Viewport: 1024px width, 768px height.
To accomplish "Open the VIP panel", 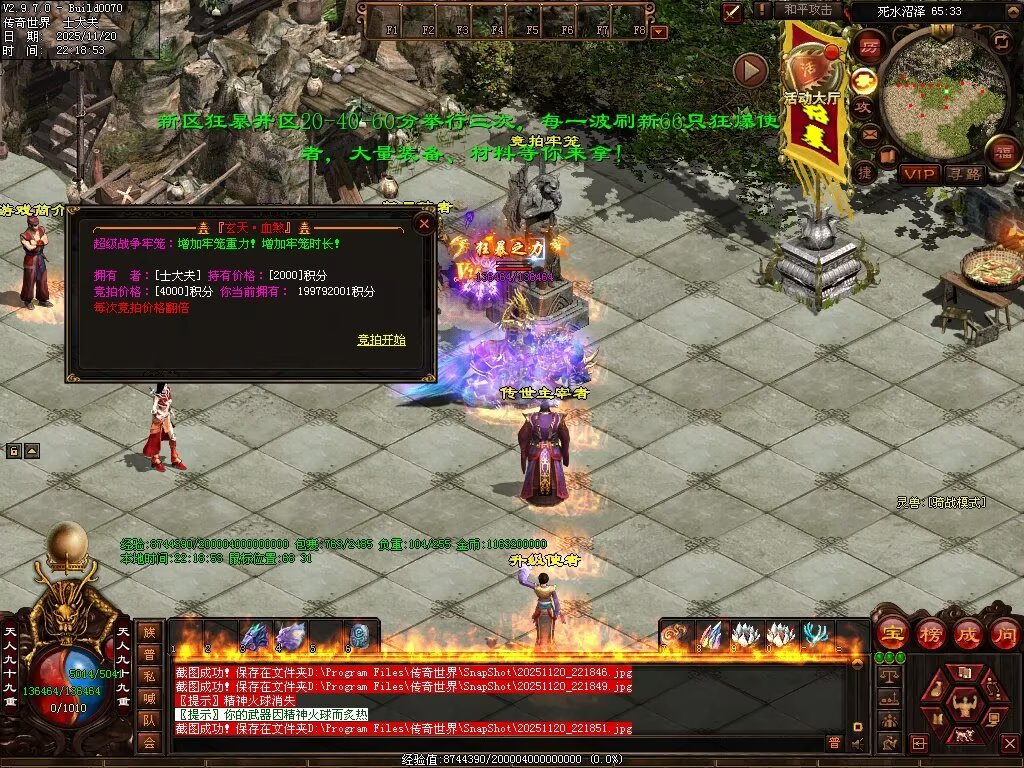I will pyautogui.click(x=918, y=174).
